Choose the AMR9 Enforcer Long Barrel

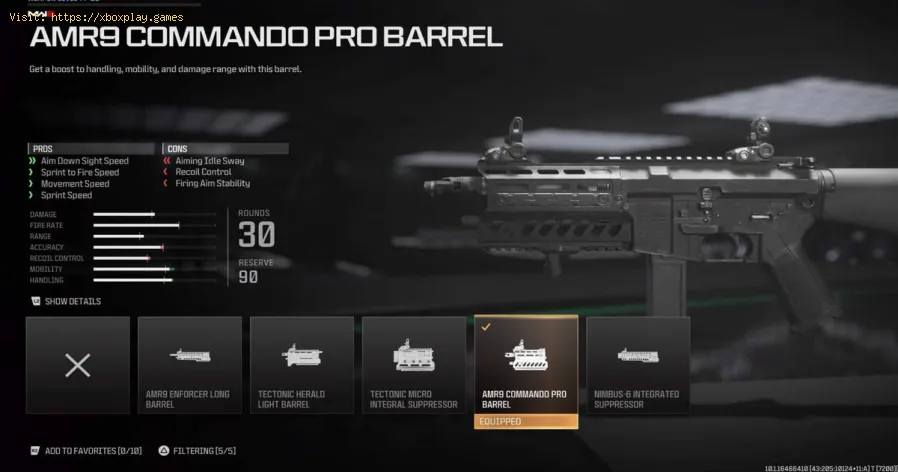pos(190,365)
